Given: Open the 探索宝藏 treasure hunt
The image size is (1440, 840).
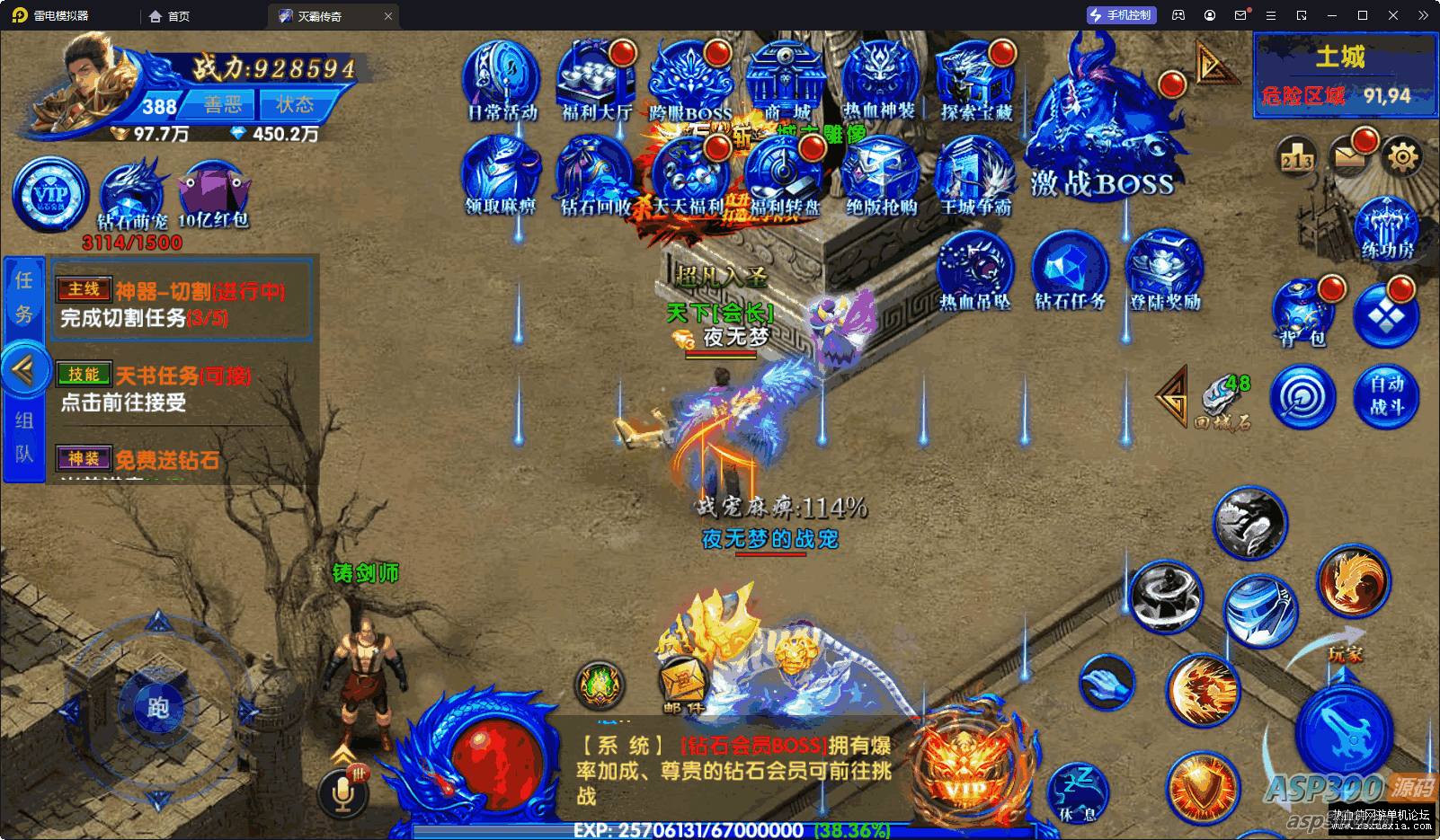Looking at the screenshot, I should tap(976, 80).
